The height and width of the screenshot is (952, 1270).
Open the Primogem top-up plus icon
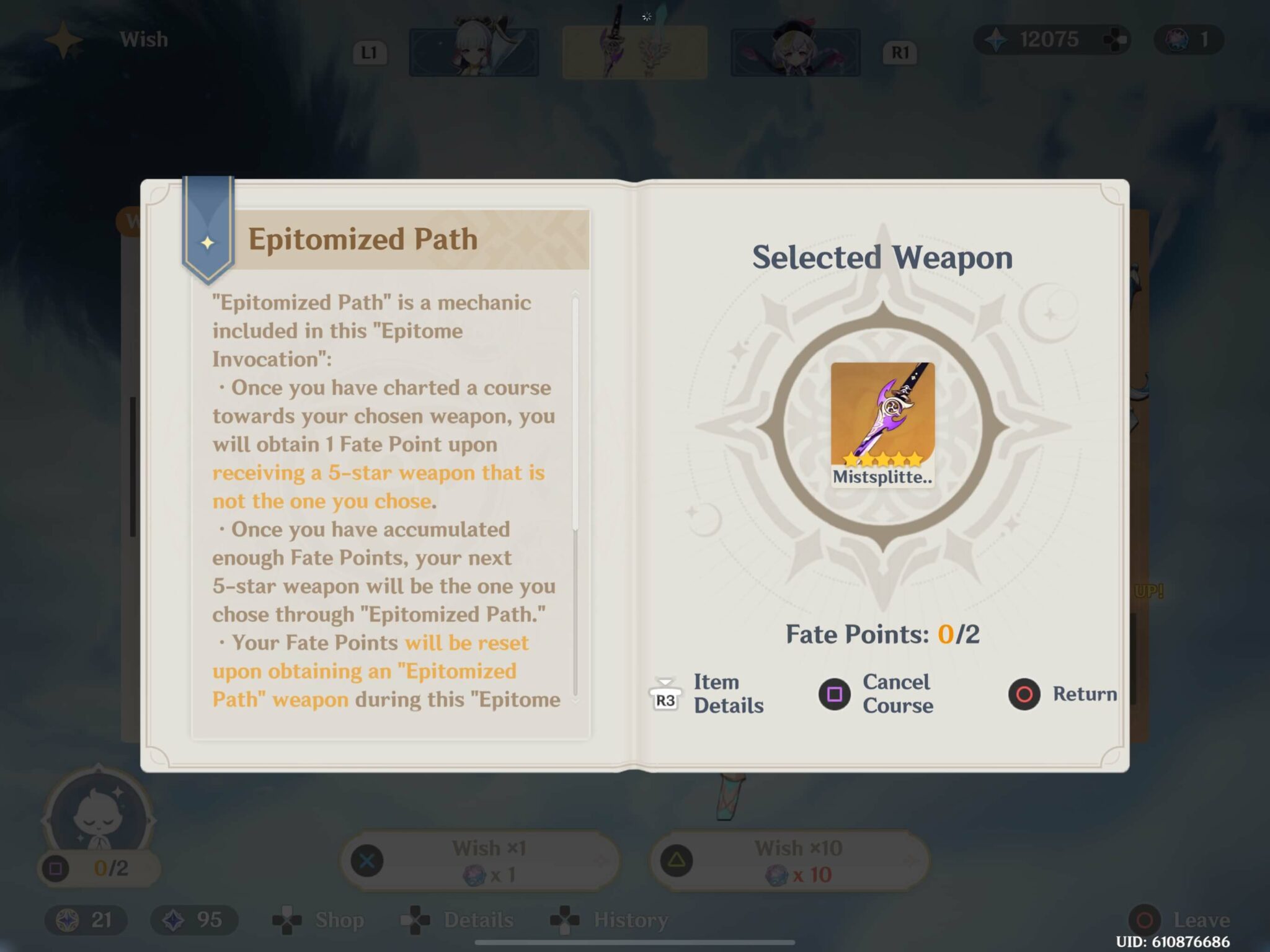[1116, 39]
